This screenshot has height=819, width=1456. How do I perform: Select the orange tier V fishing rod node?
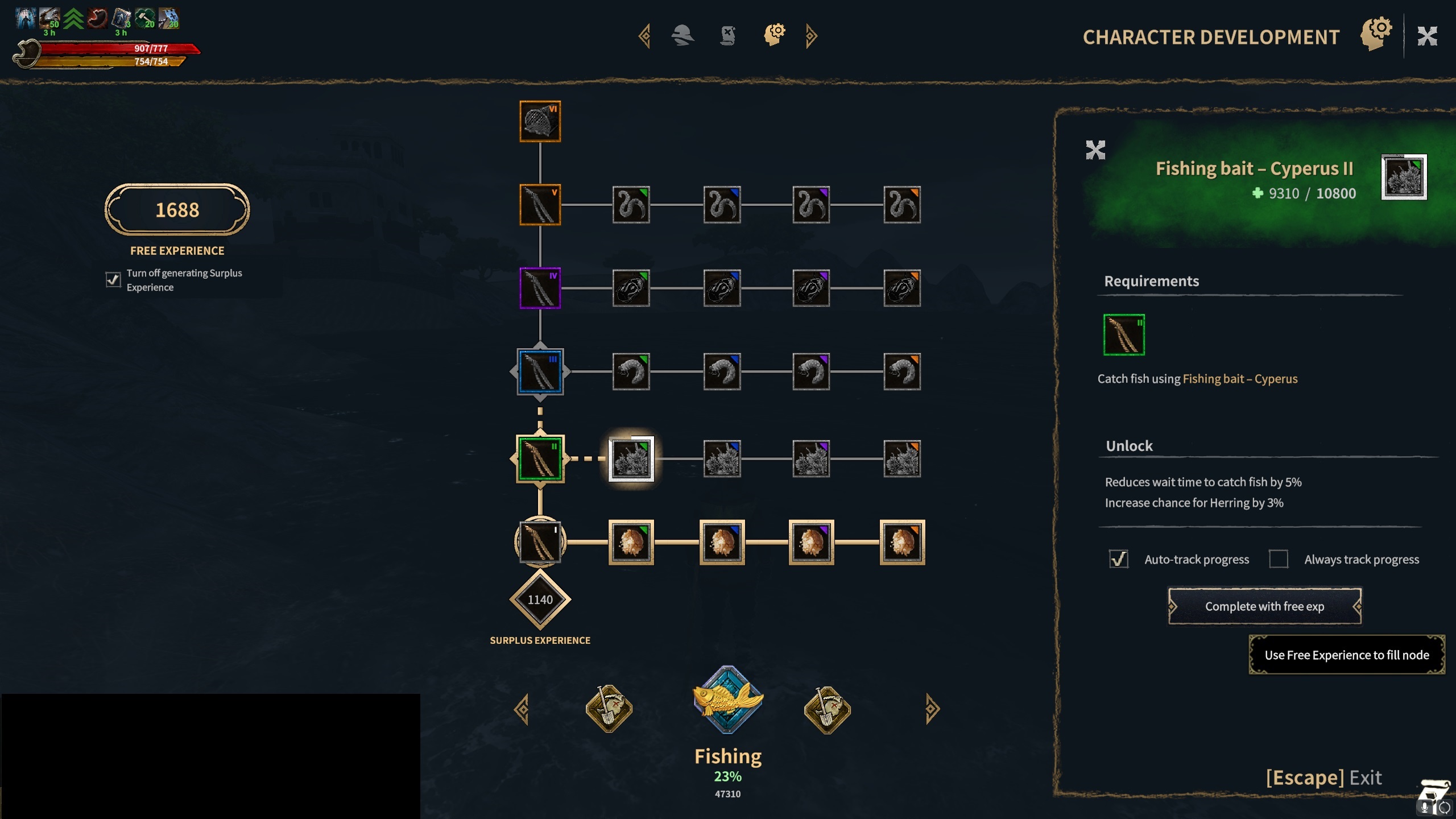point(540,205)
